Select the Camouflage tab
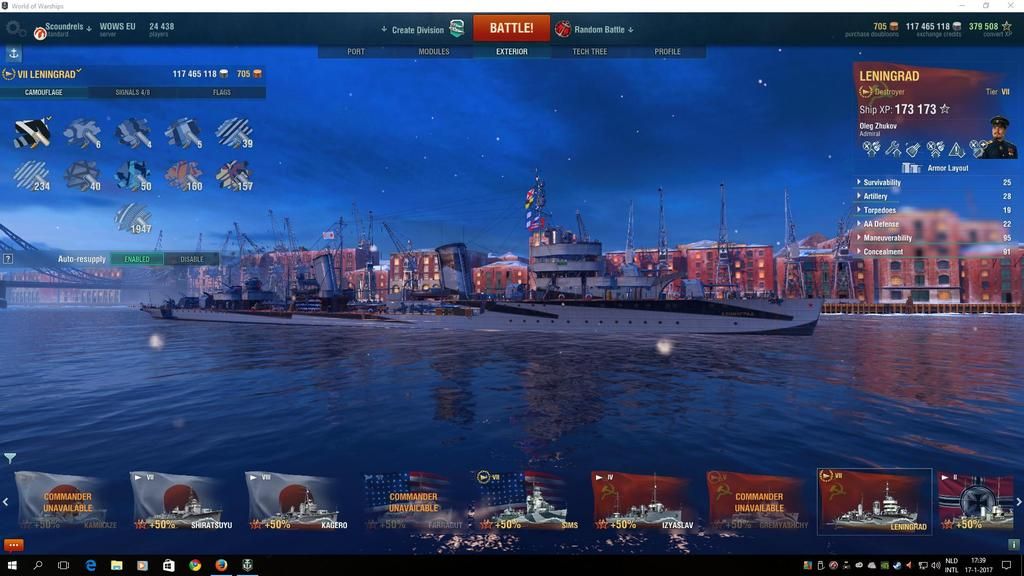1024x576 pixels. click(44, 93)
